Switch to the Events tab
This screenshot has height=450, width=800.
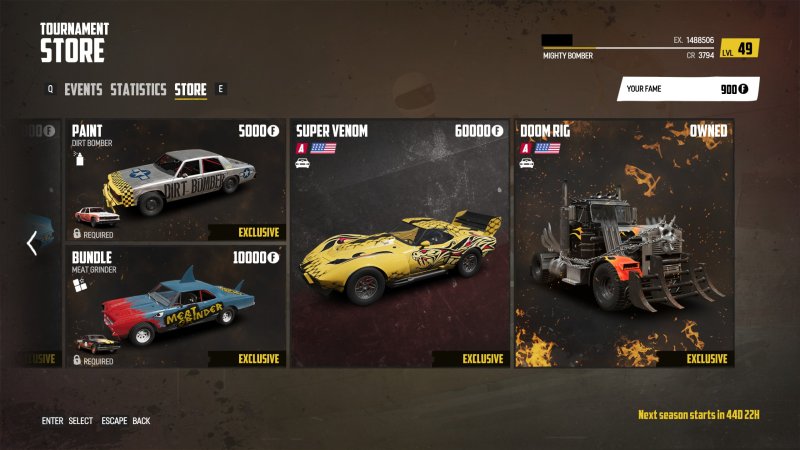click(x=83, y=89)
